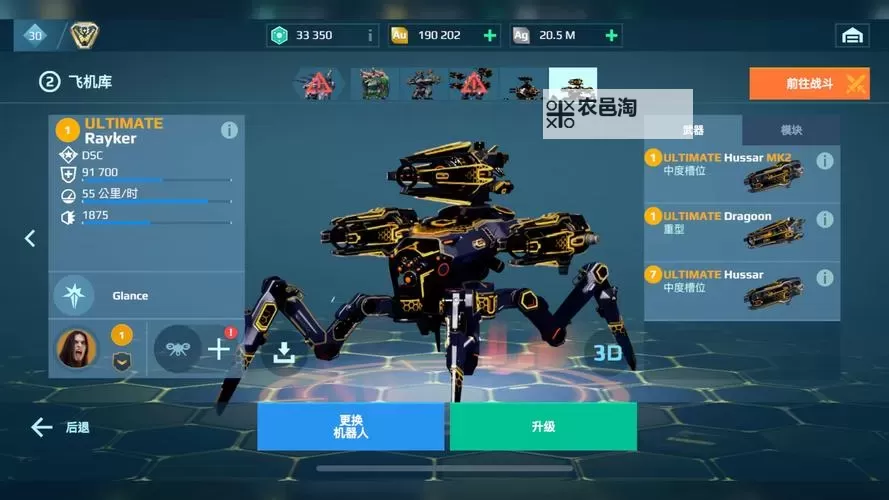Go back with the 后退 arrow
This screenshot has height=500, width=889.
point(60,428)
